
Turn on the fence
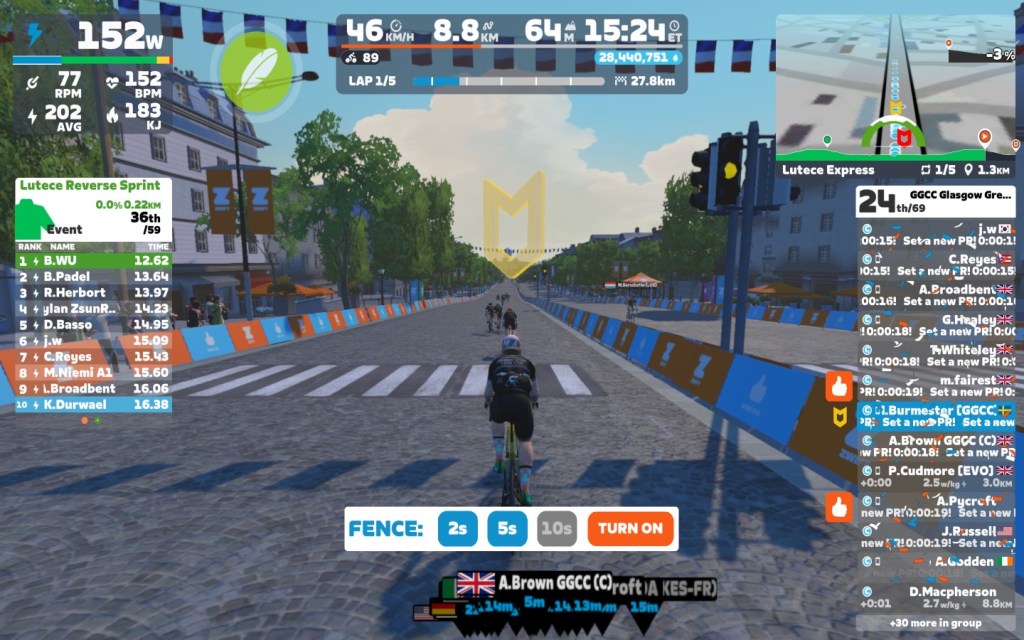630,529
